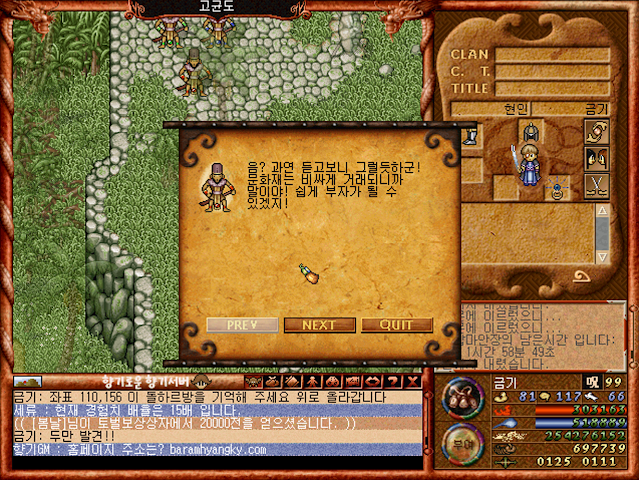Open the round bag button beside the stats
This screenshot has height=480, width=639.
(x=462, y=395)
